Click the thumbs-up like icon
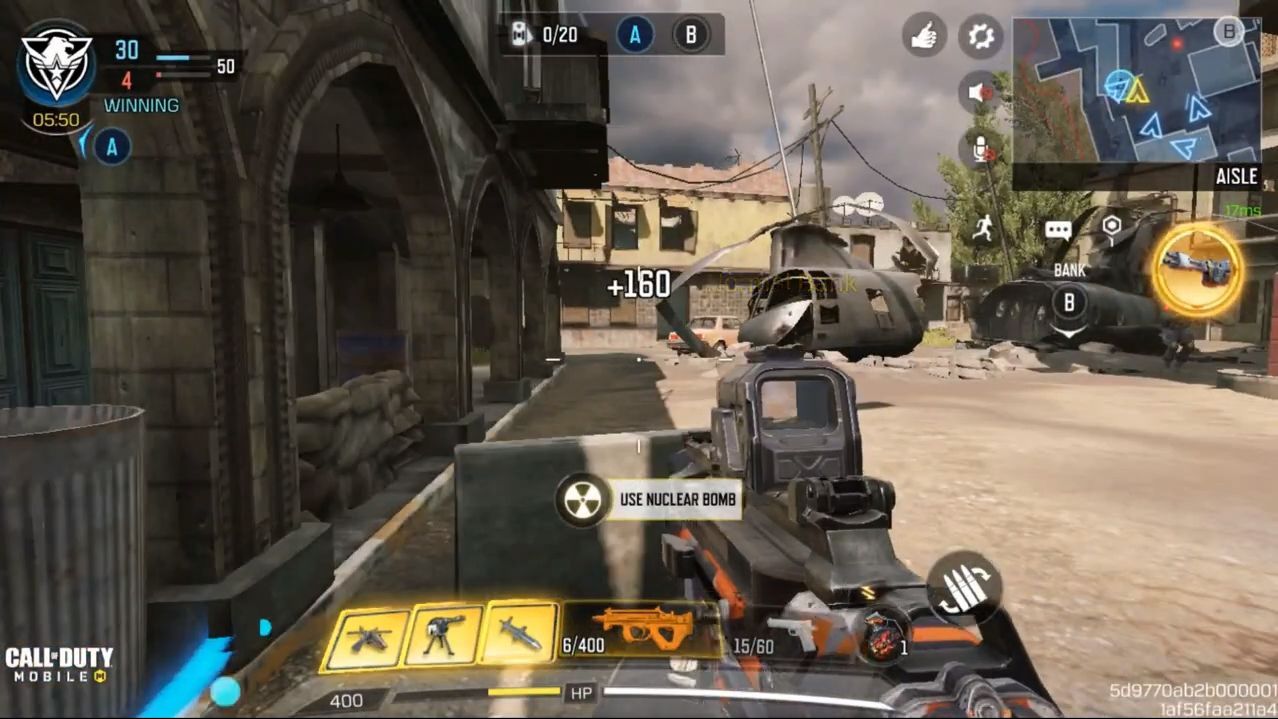Viewport: 1278px width, 719px height. [x=924, y=38]
